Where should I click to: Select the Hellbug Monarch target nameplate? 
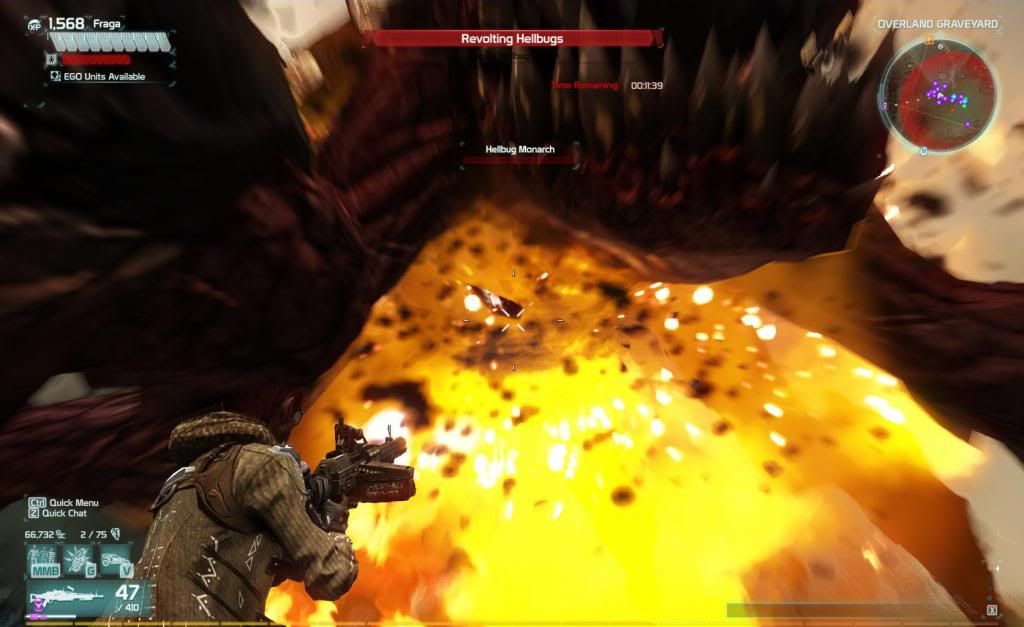519,150
